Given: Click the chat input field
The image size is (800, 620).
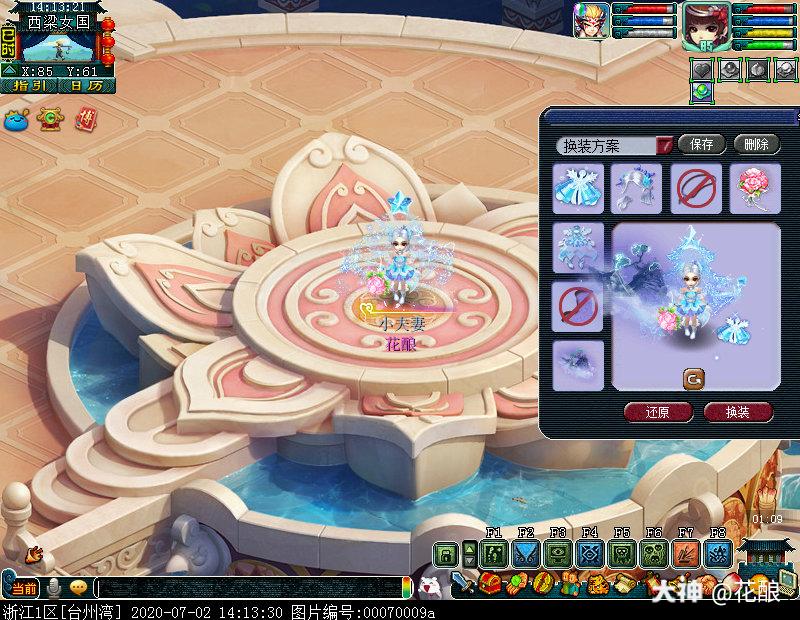Looking at the screenshot, I should point(248,588).
